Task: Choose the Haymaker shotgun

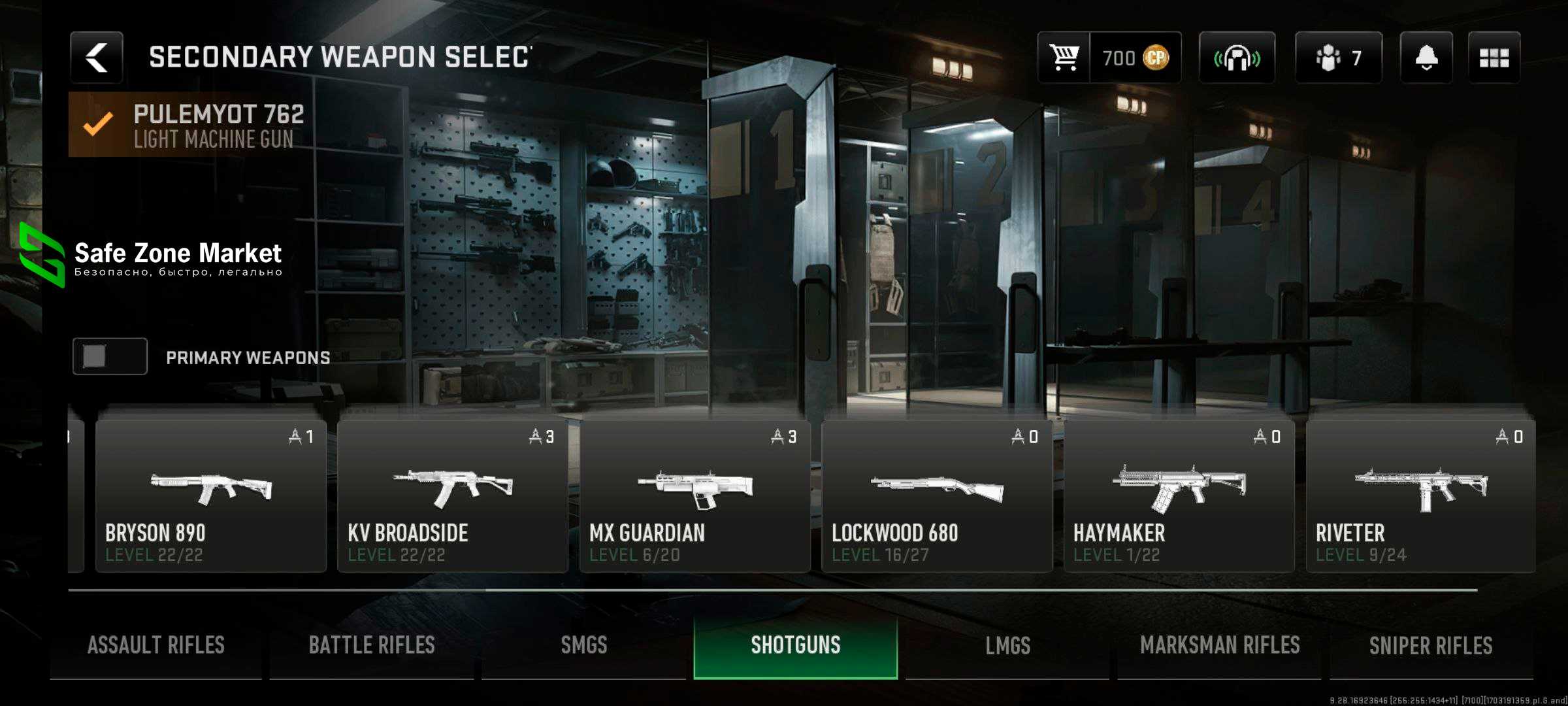Action: pyautogui.click(x=1179, y=497)
